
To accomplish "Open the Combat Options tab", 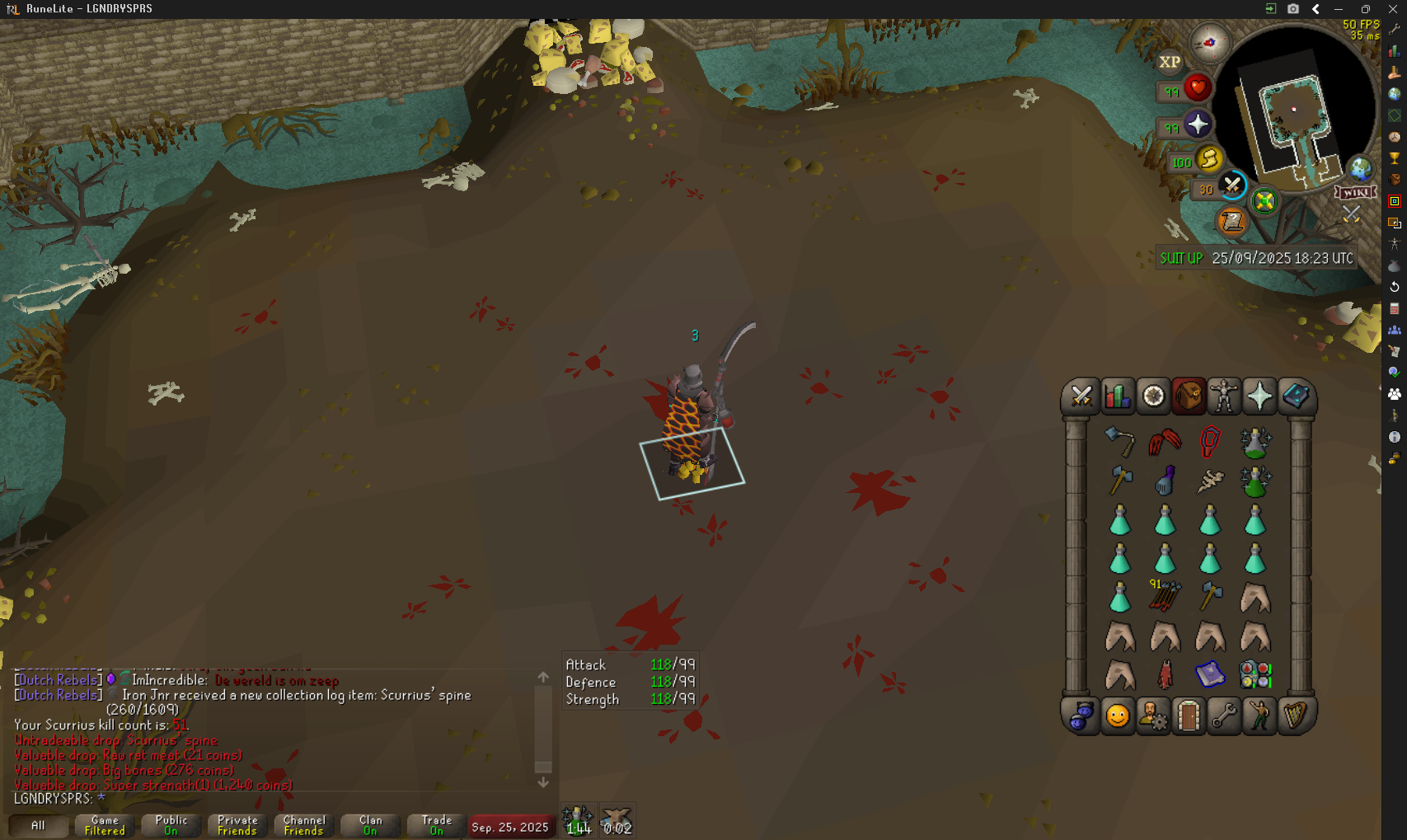I will click(x=1081, y=397).
